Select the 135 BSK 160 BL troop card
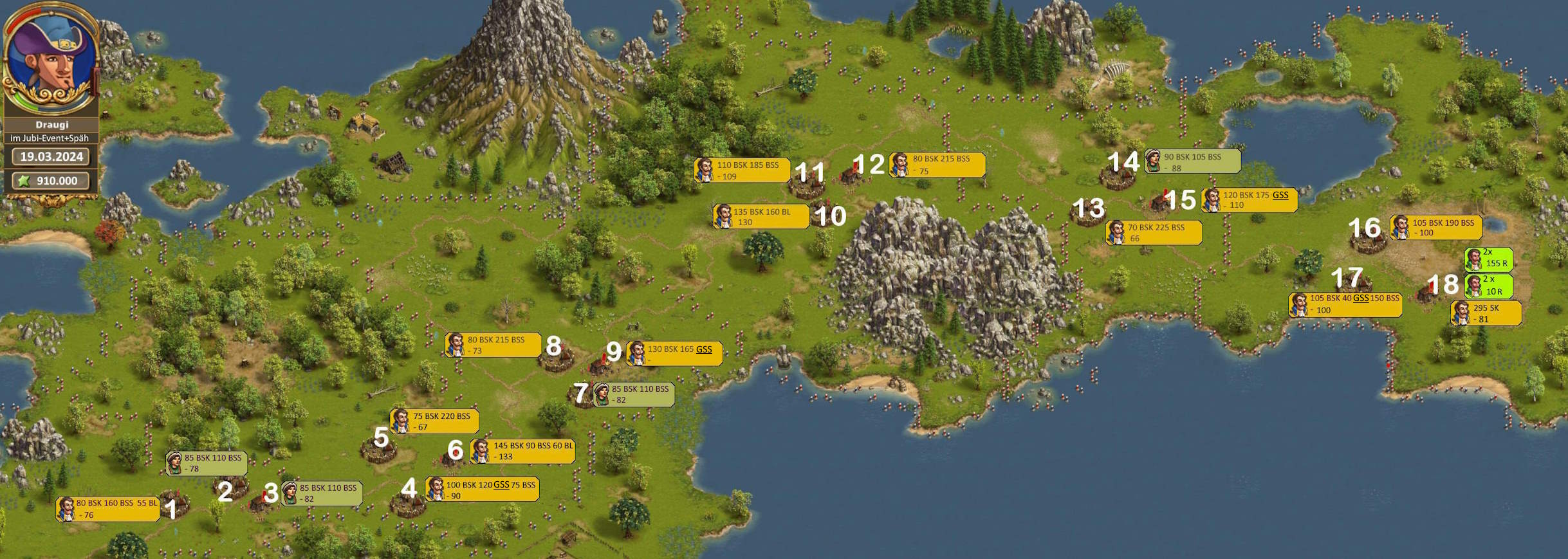This screenshot has height=559, width=1568. point(761,217)
